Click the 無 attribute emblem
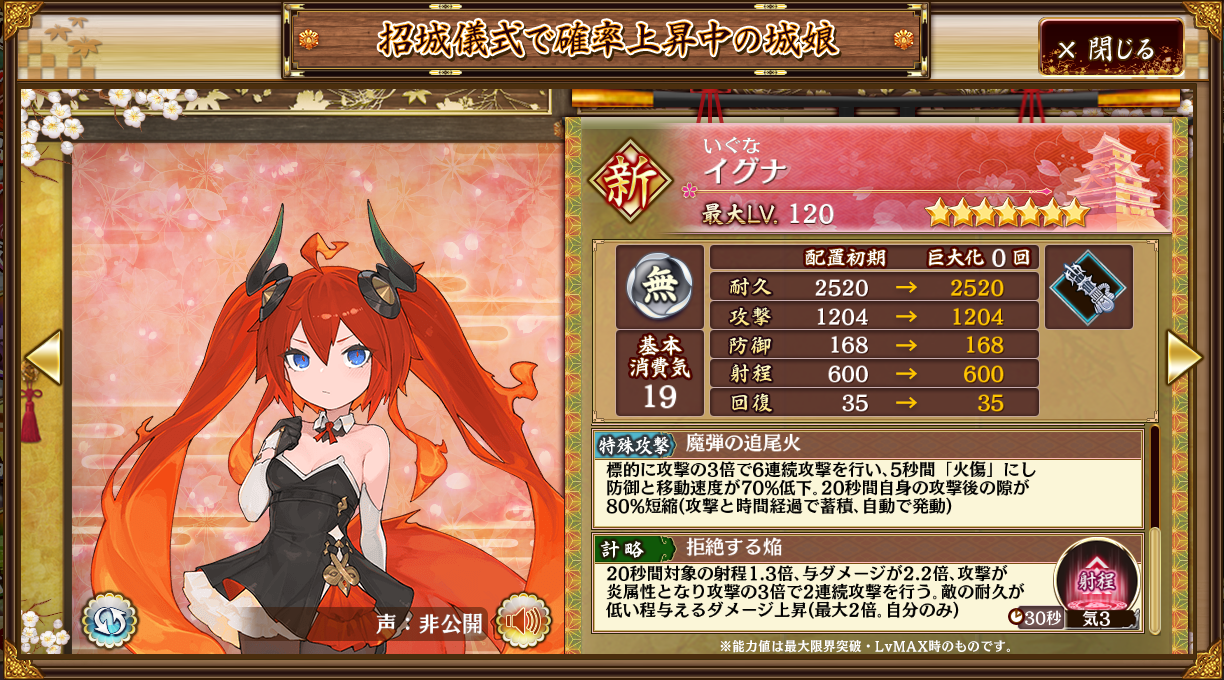 pyautogui.click(x=659, y=287)
